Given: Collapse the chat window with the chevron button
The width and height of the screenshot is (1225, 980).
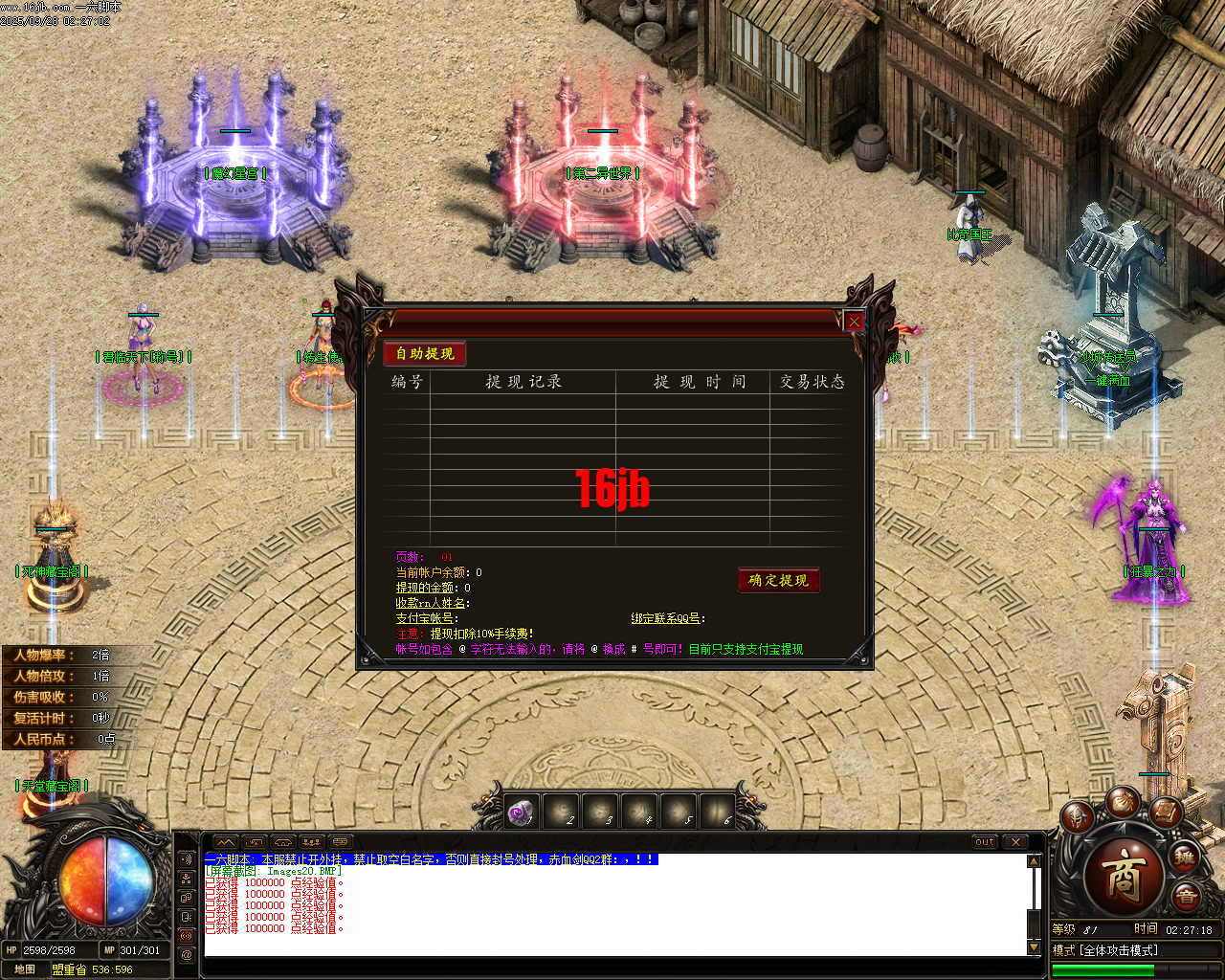Looking at the screenshot, I should (226, 841).
